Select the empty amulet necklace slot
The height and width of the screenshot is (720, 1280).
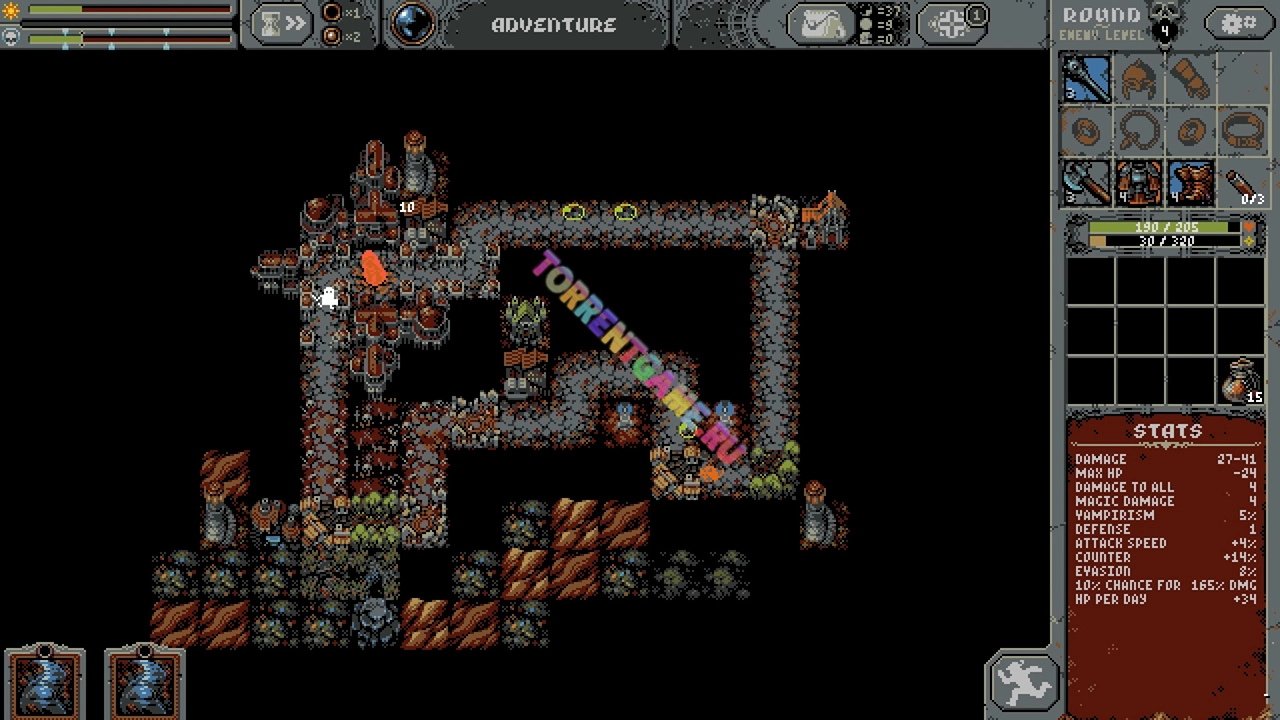point(1138,131)
